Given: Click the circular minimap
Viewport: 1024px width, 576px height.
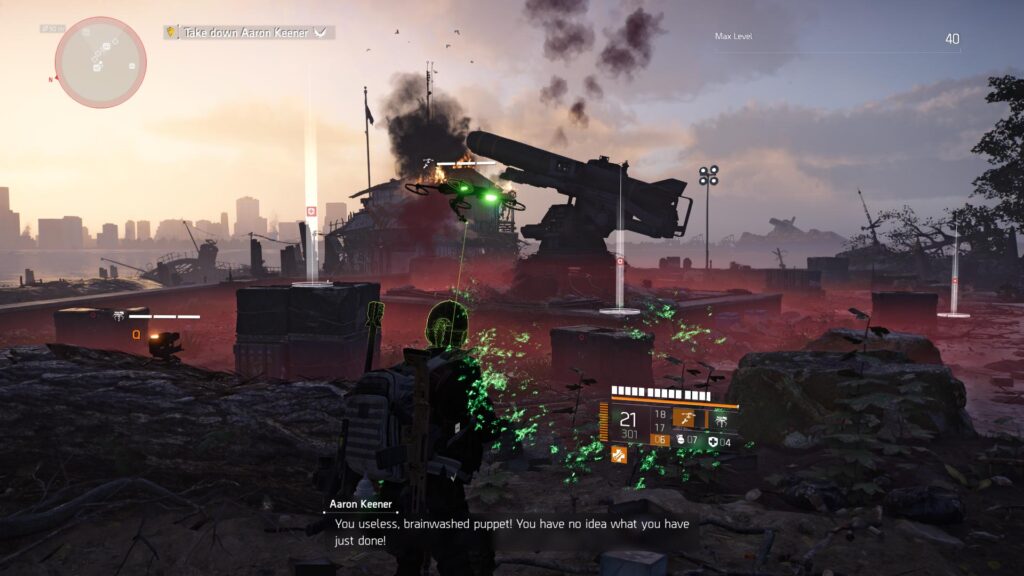Looking at the screenshot, I should point(100,62).
